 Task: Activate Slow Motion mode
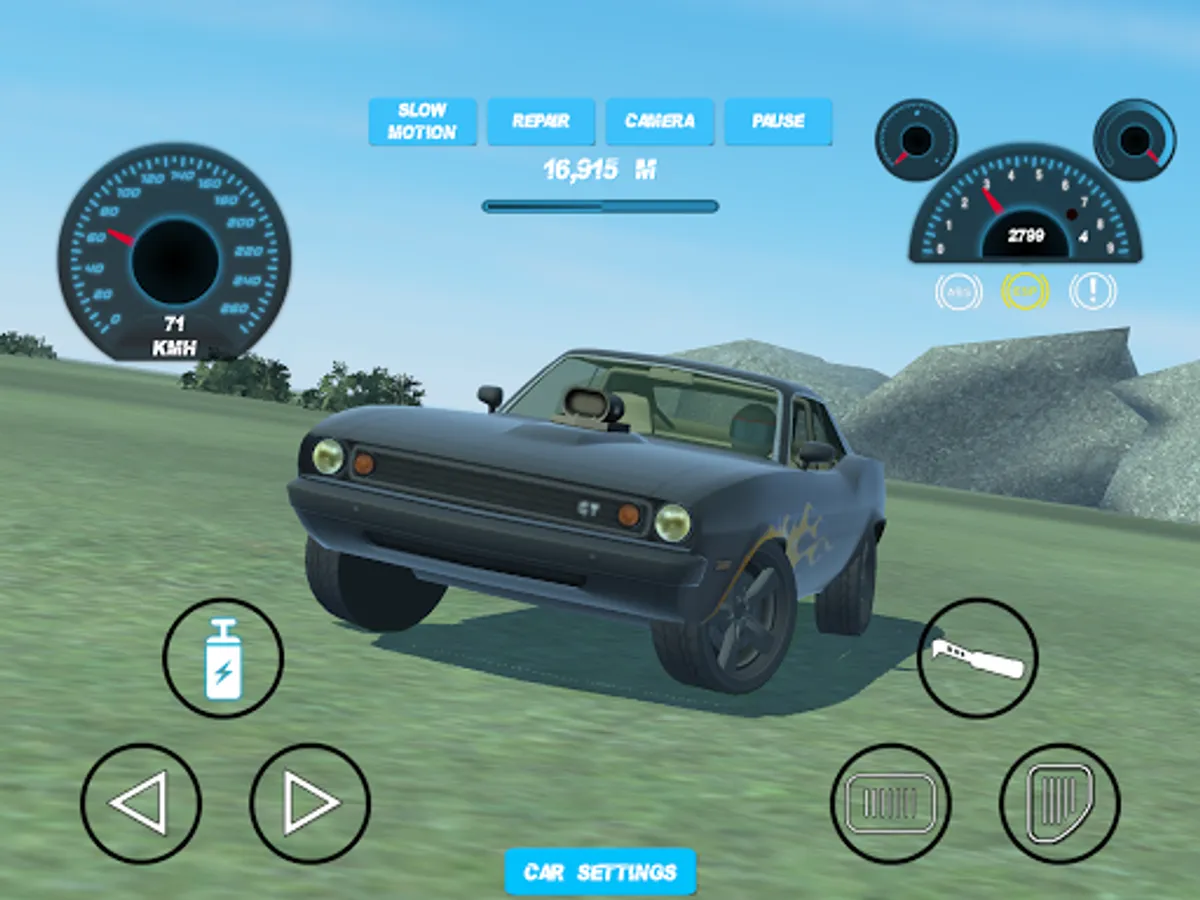(422, 121)
